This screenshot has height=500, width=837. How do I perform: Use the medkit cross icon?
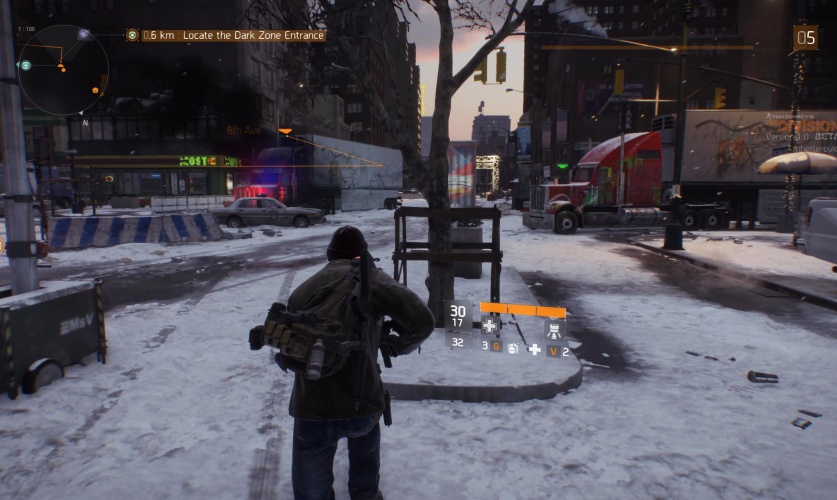click(x=489, y=325)
